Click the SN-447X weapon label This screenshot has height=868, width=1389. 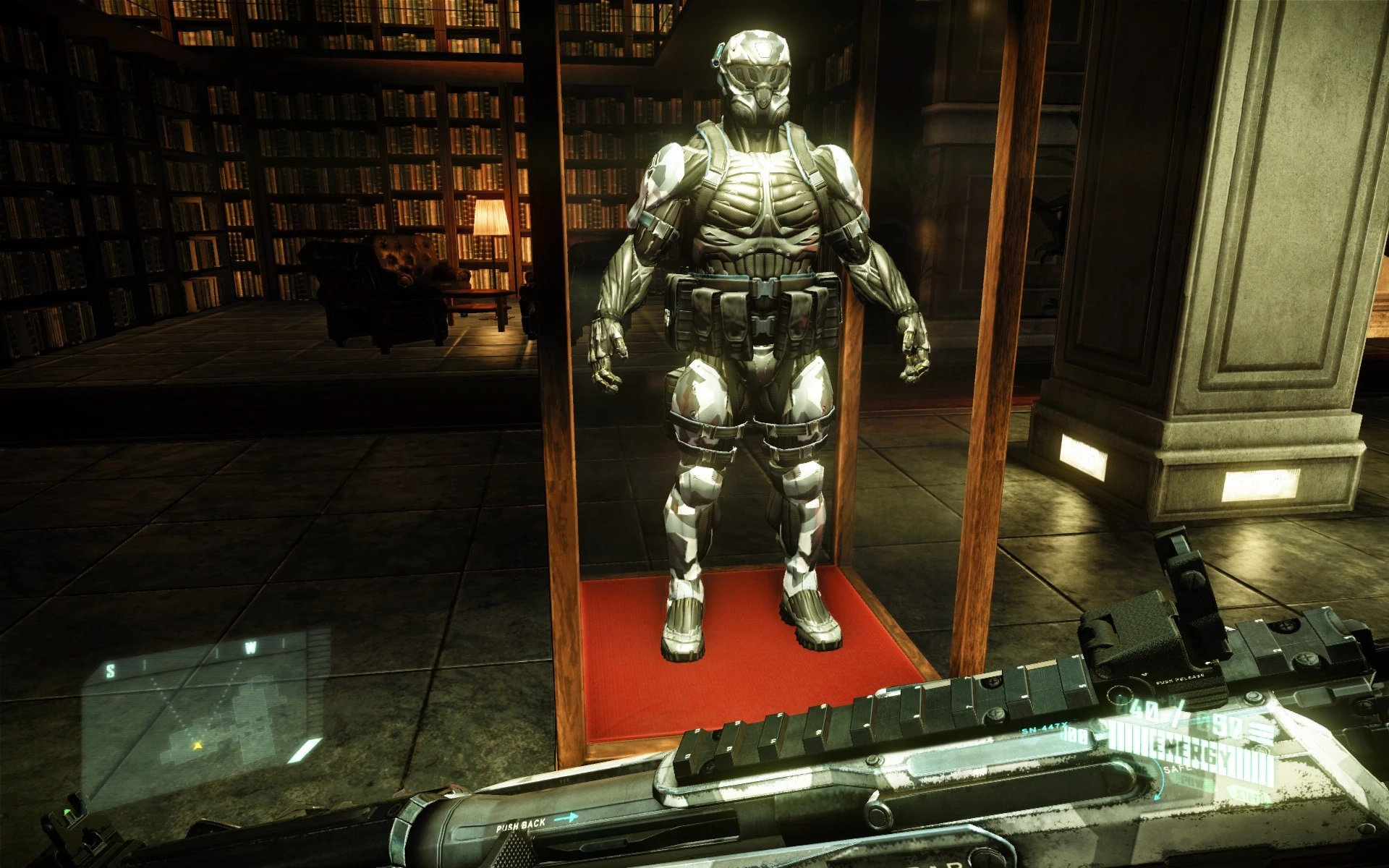[1045, 728]
